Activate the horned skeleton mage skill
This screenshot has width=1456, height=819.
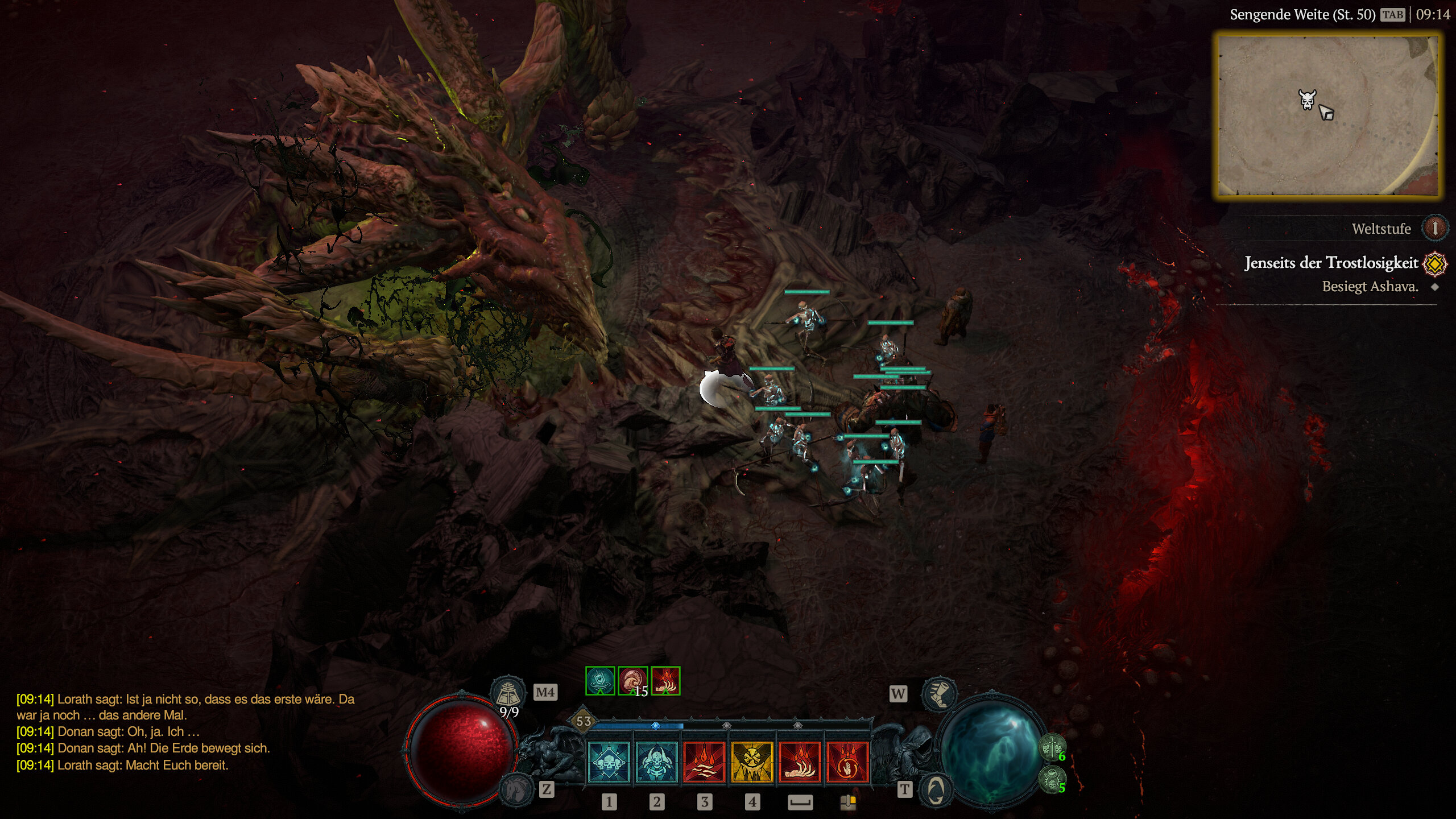coord(656,762)
